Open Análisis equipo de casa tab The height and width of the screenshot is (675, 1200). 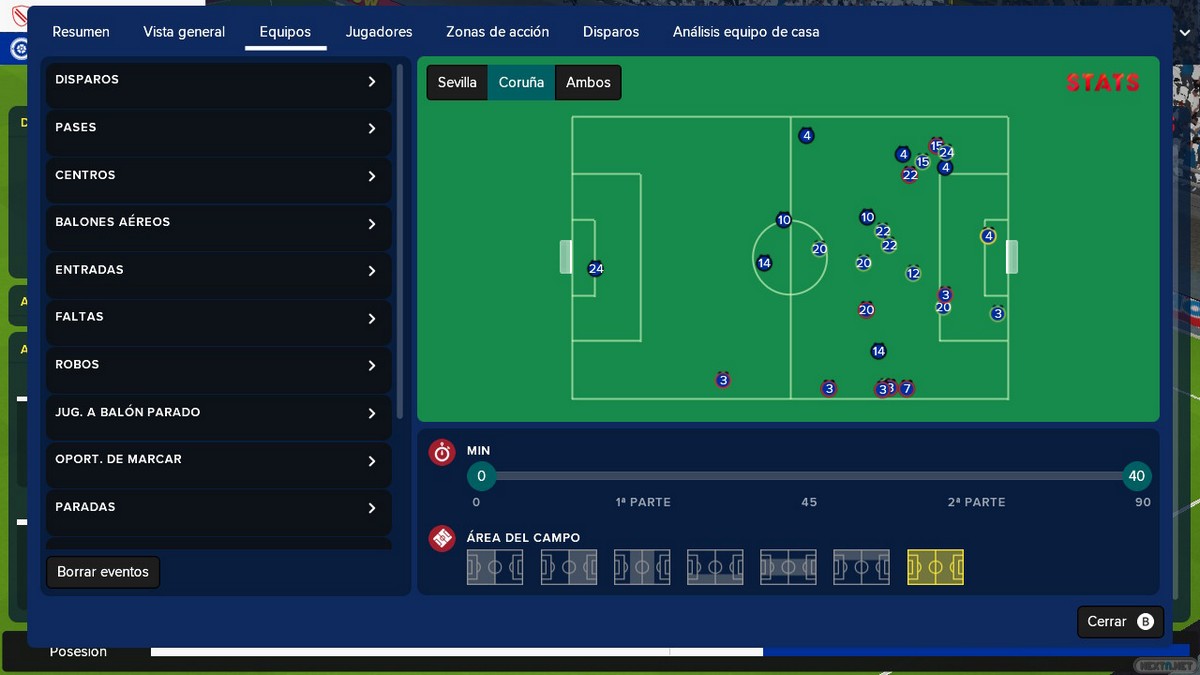[746, 32]
